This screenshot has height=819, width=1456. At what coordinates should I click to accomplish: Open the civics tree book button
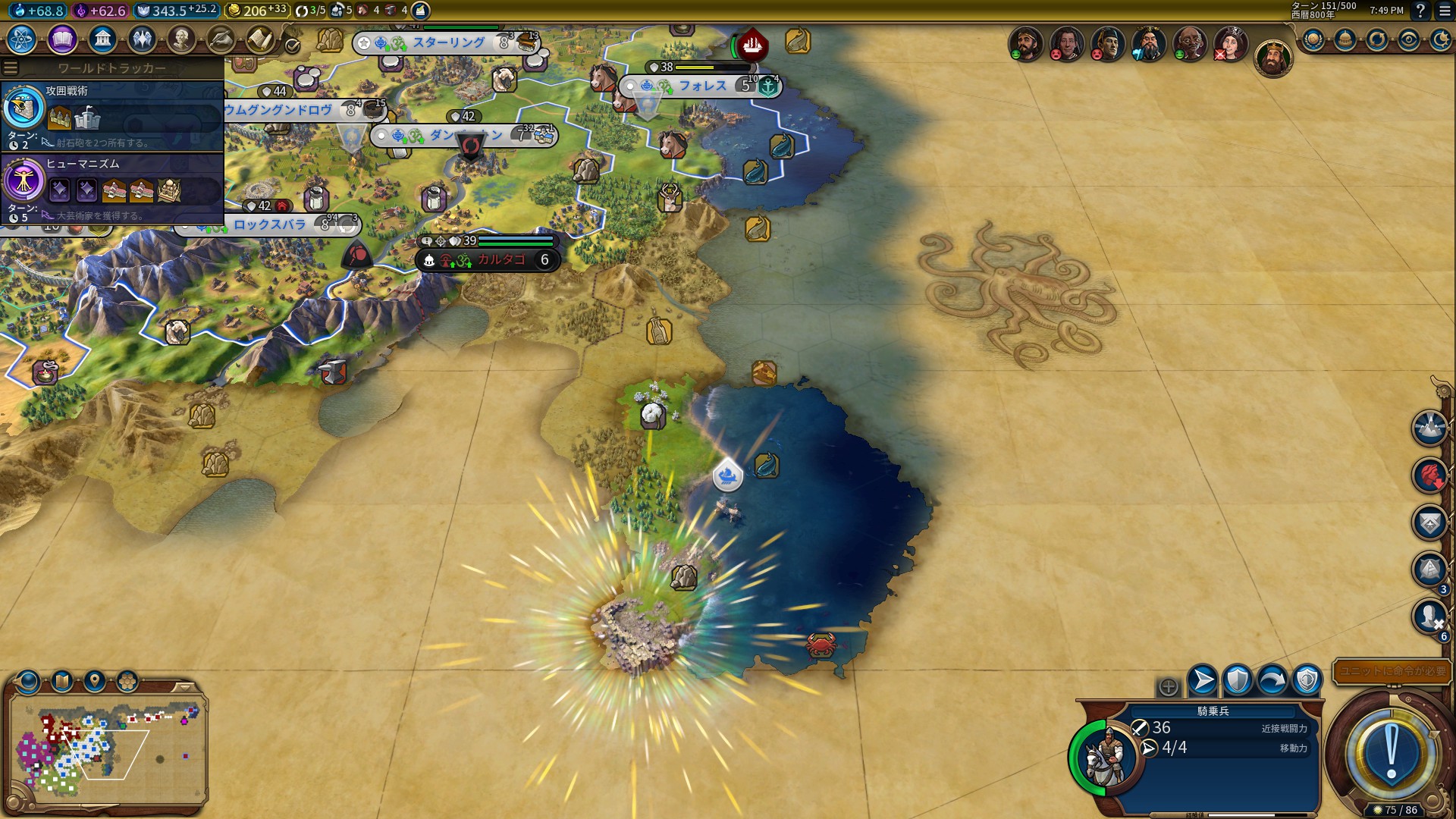pyautogui.click(x=62, y=39)
